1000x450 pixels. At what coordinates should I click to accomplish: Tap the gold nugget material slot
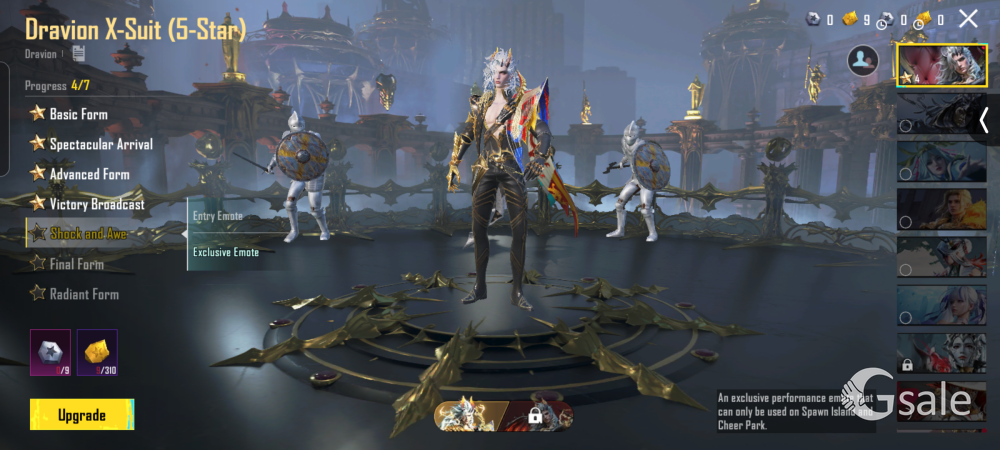97,352
